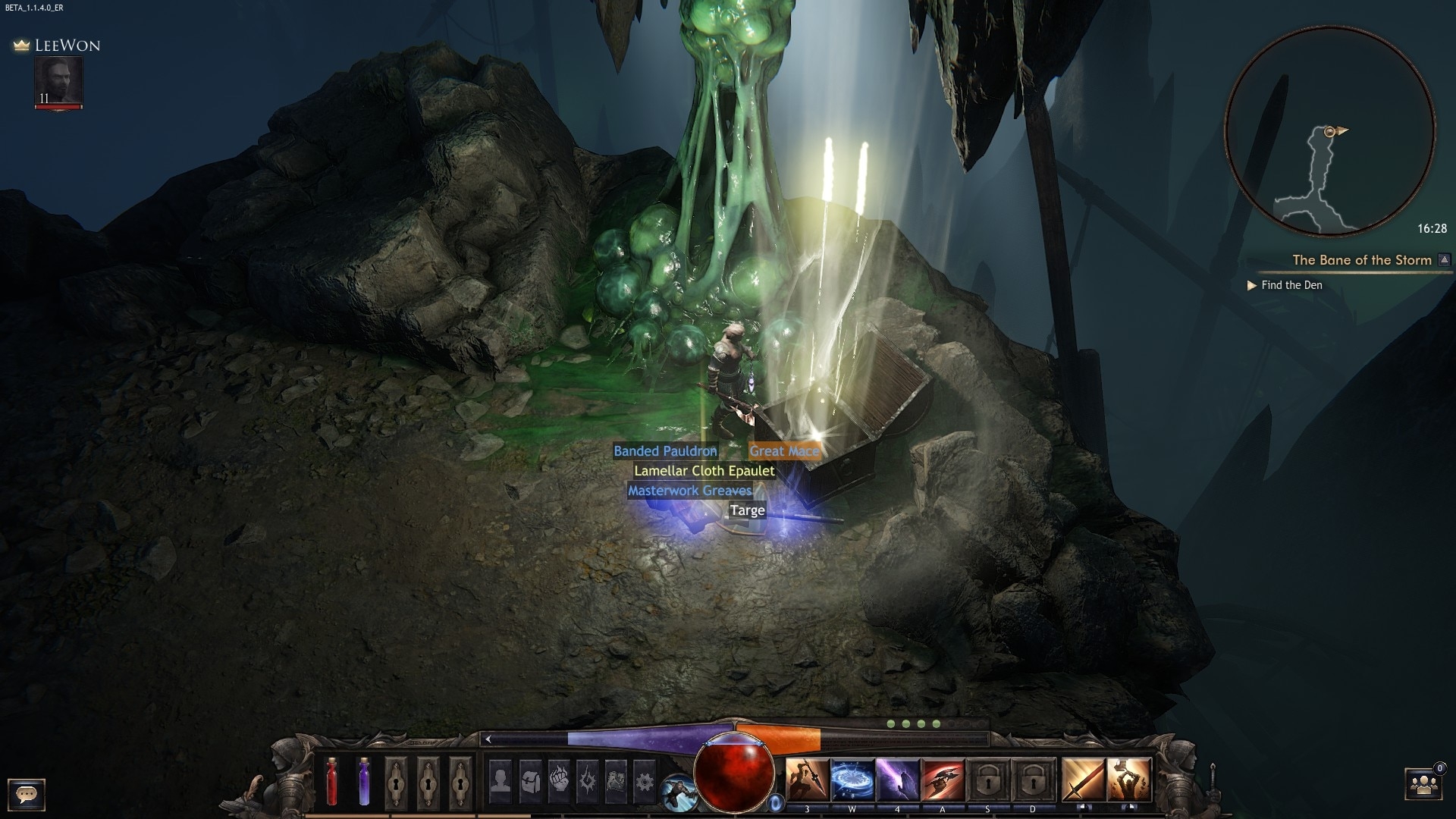The width and height of the screenshot is (1456, 819).
Task: Select the overhead hammer smash attack
Action: click(1129, 780)
